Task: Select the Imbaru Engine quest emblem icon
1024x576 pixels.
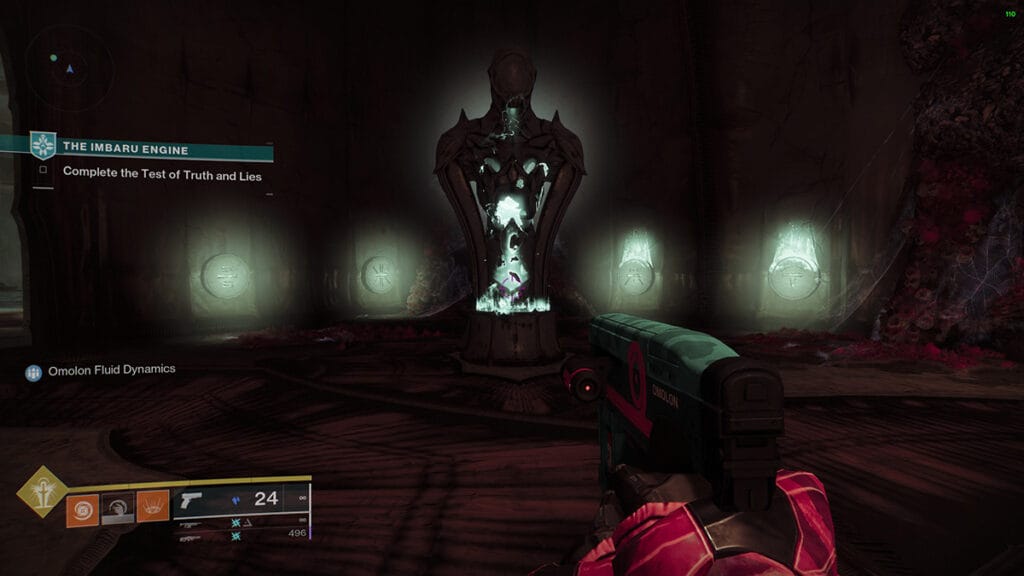Action: click(42, 146)
